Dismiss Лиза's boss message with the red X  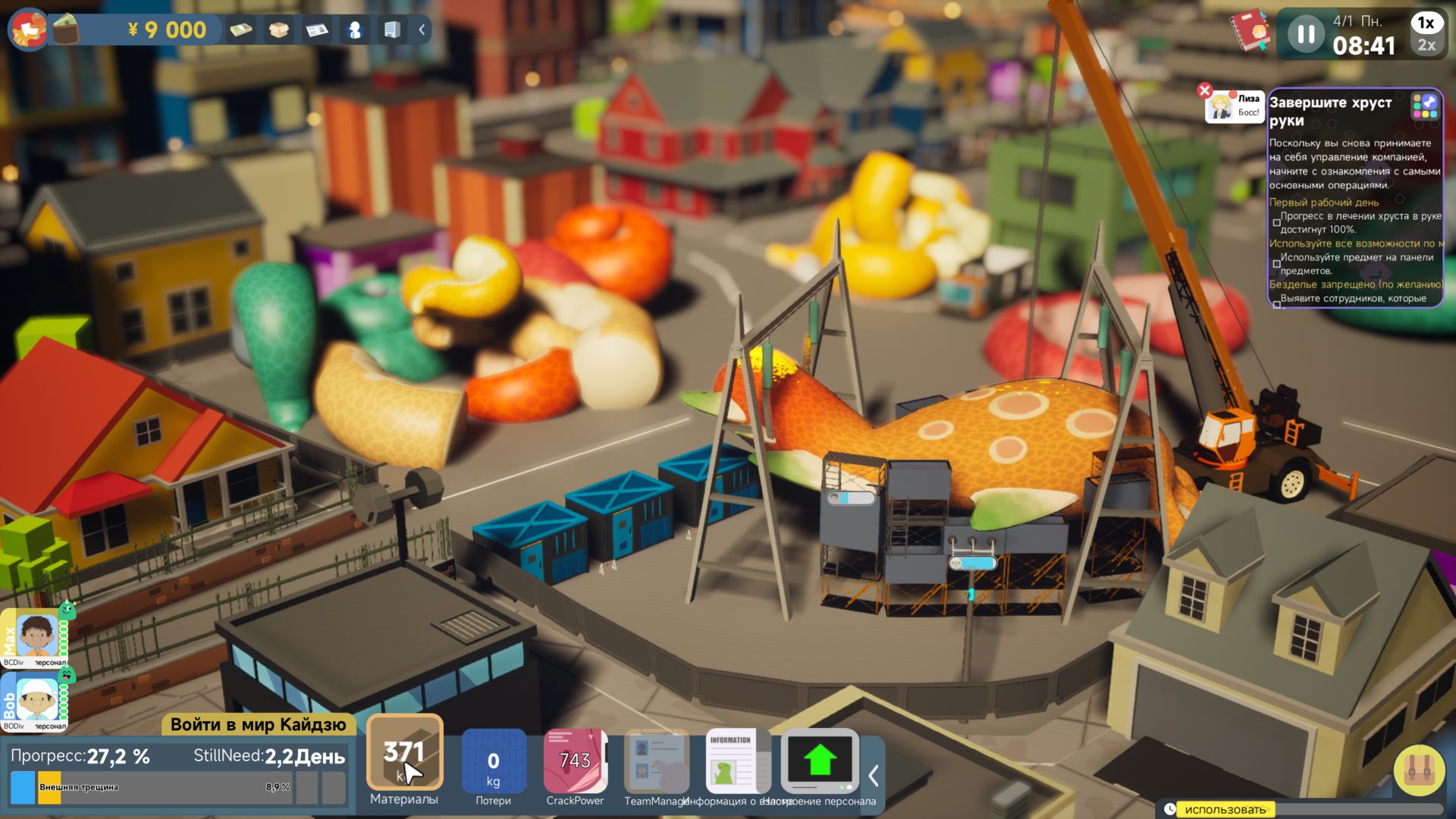click(x=1204, y=90)
